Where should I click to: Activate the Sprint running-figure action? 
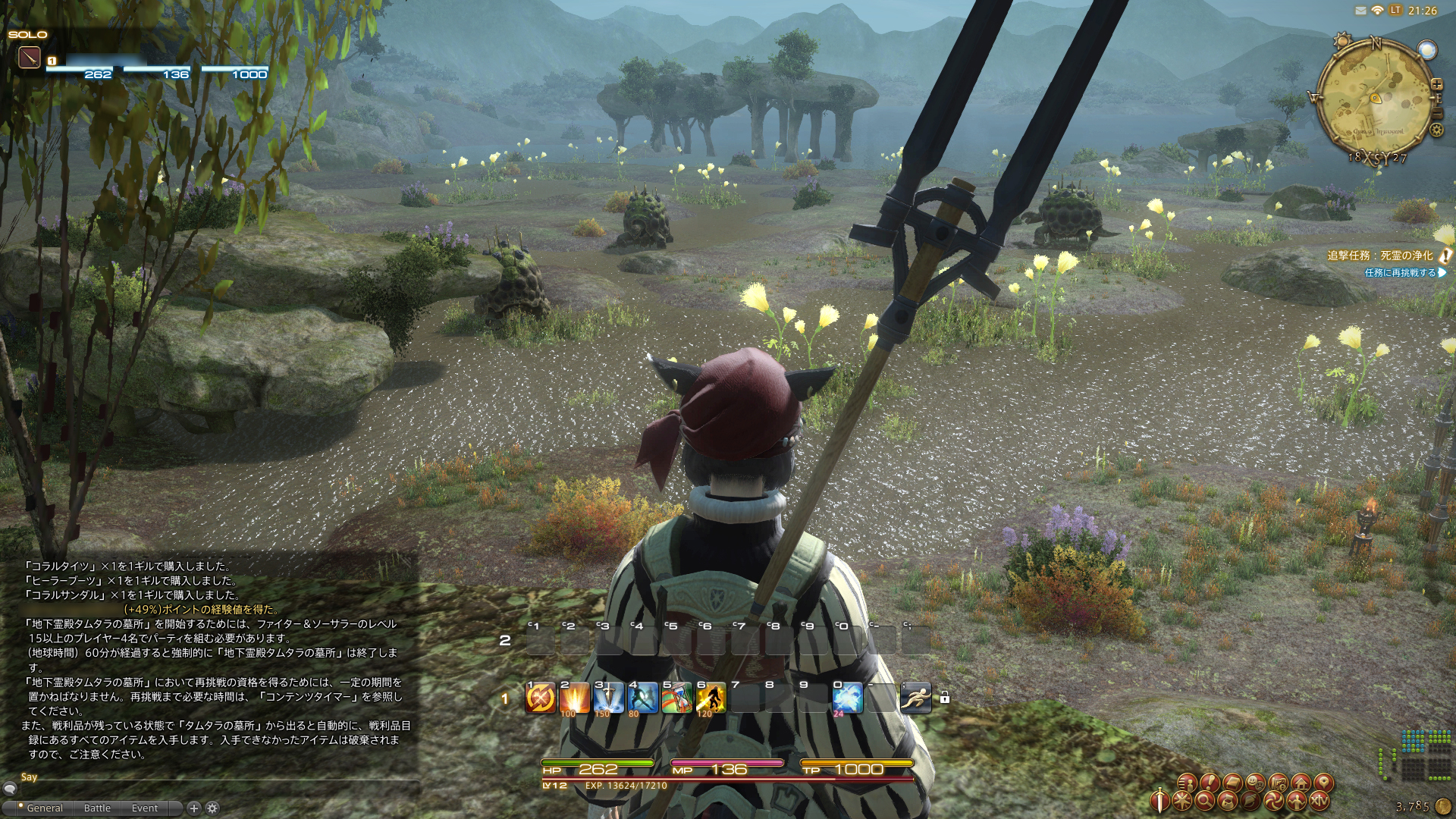[915, 698]
